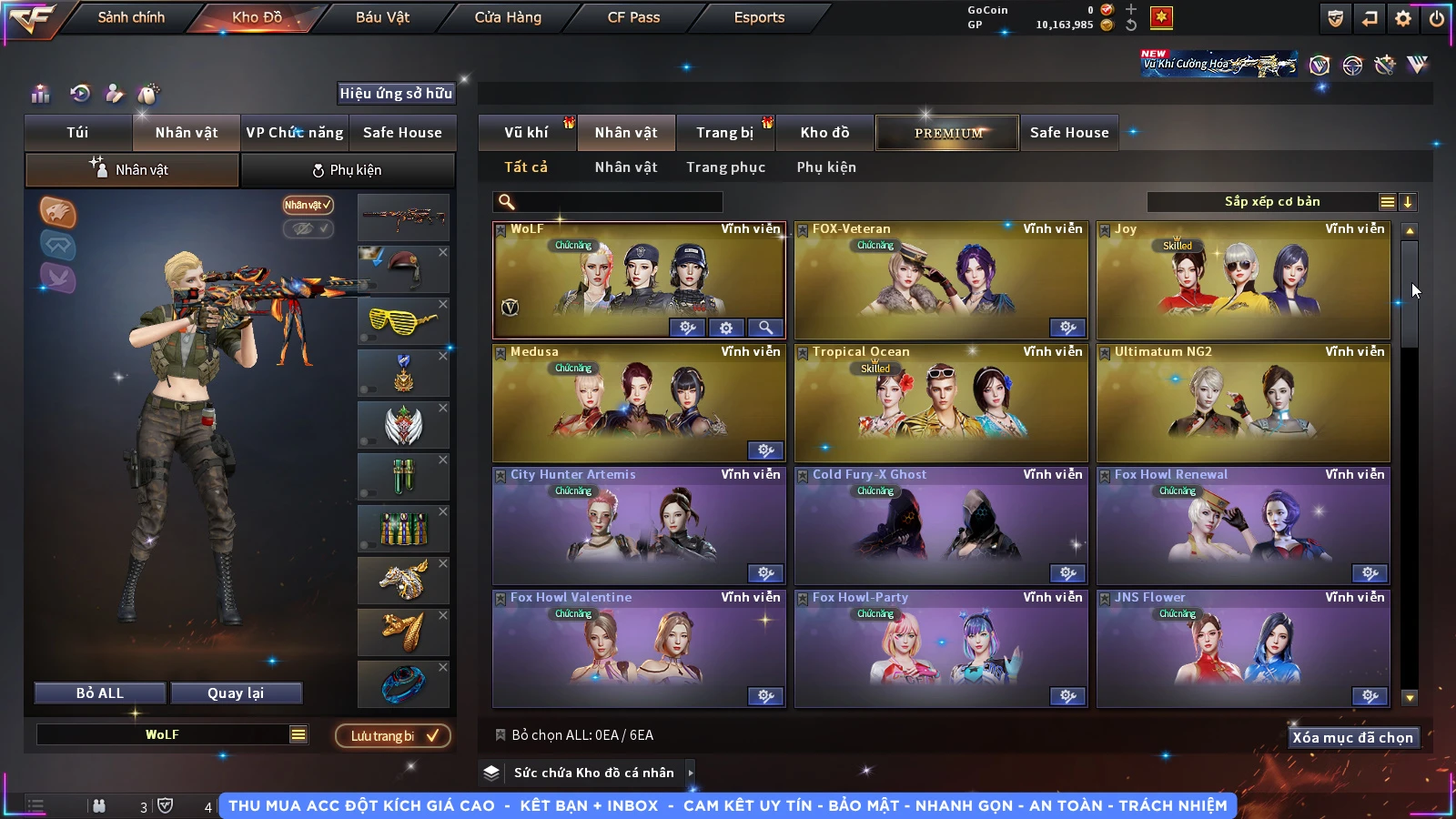Switch to the Esports tab
This screenshot has height=819, width=1456.
tap(759, 17)
